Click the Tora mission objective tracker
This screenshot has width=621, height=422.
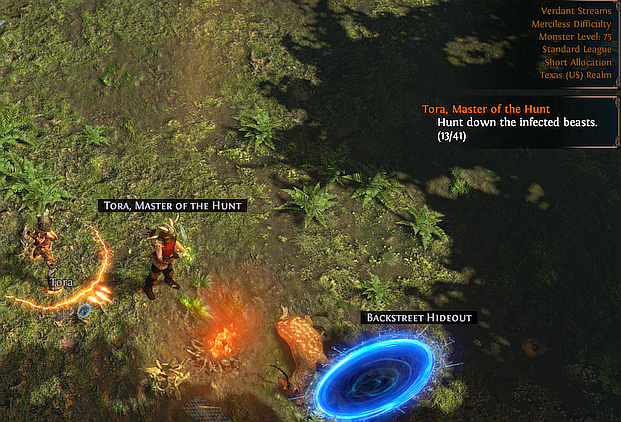coord(517,121)
